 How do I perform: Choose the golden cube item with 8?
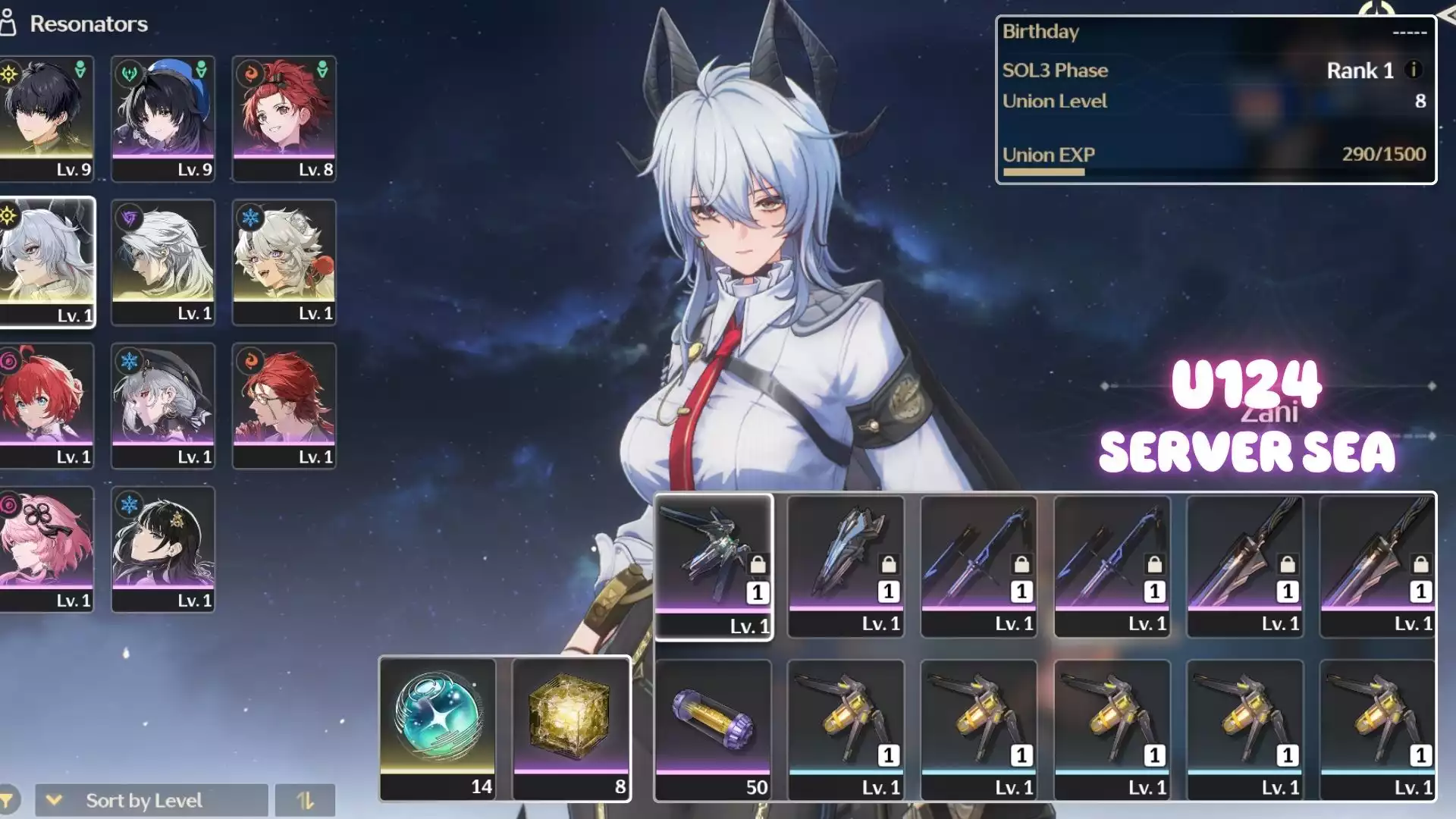(x=571, y=727)
